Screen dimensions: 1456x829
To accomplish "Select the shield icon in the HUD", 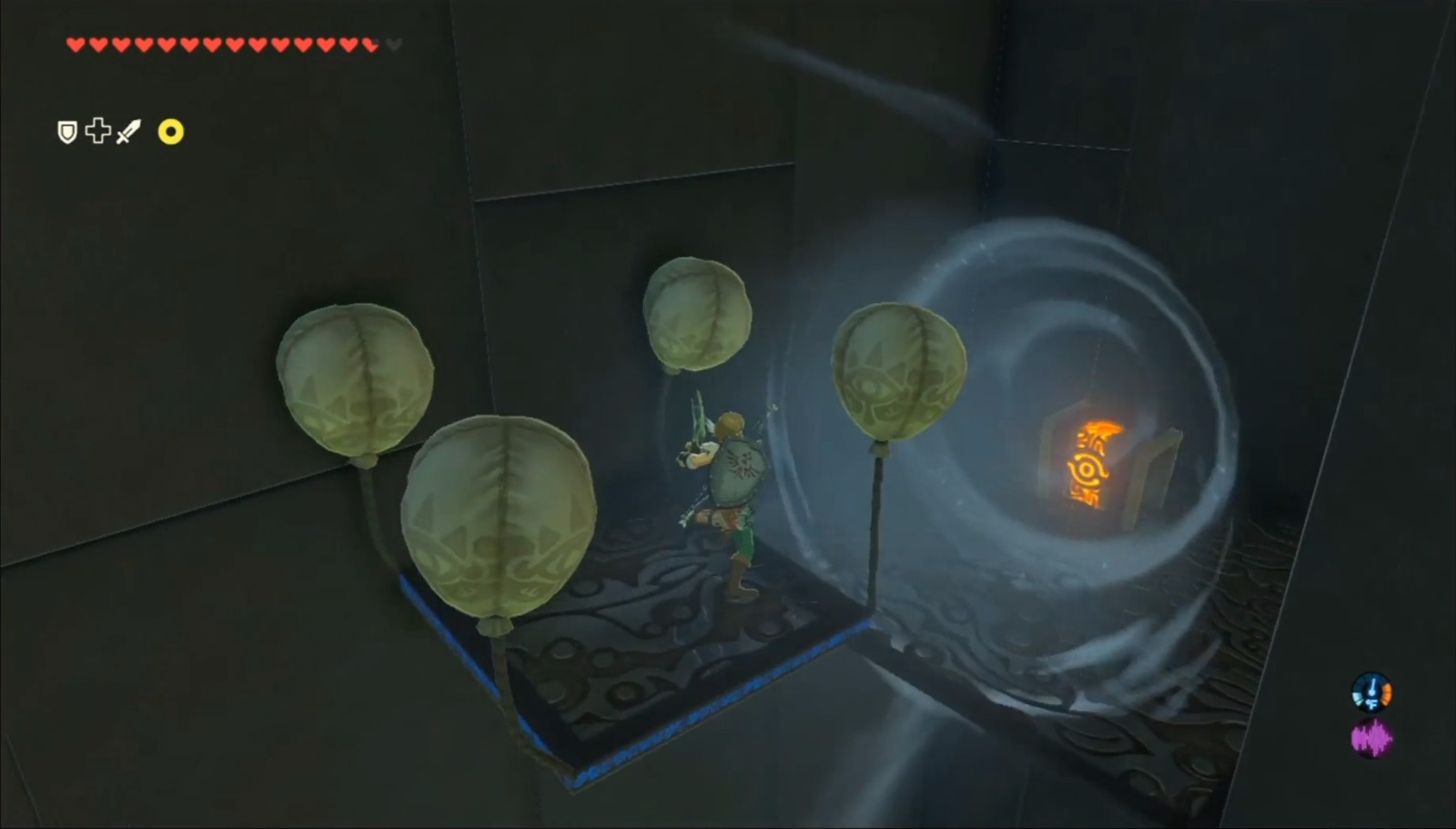I will click(x=66, y=131).
